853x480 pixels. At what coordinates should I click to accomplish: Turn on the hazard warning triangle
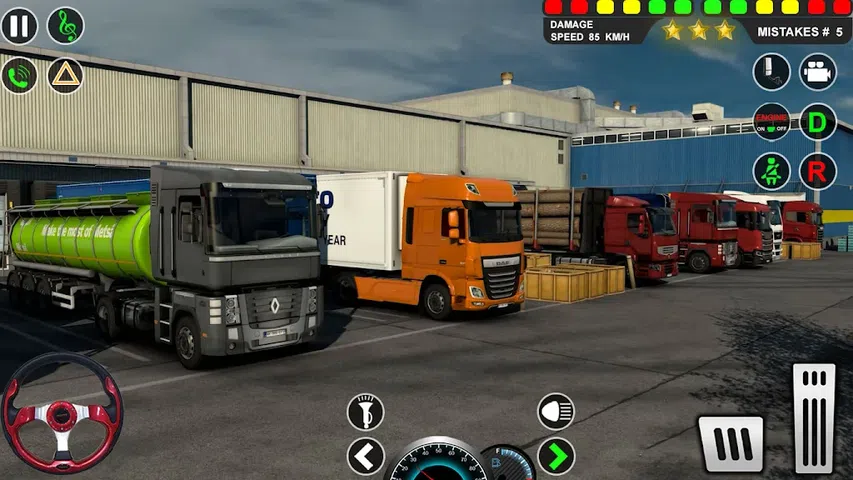pyautogui.click(x=66, y=75)
